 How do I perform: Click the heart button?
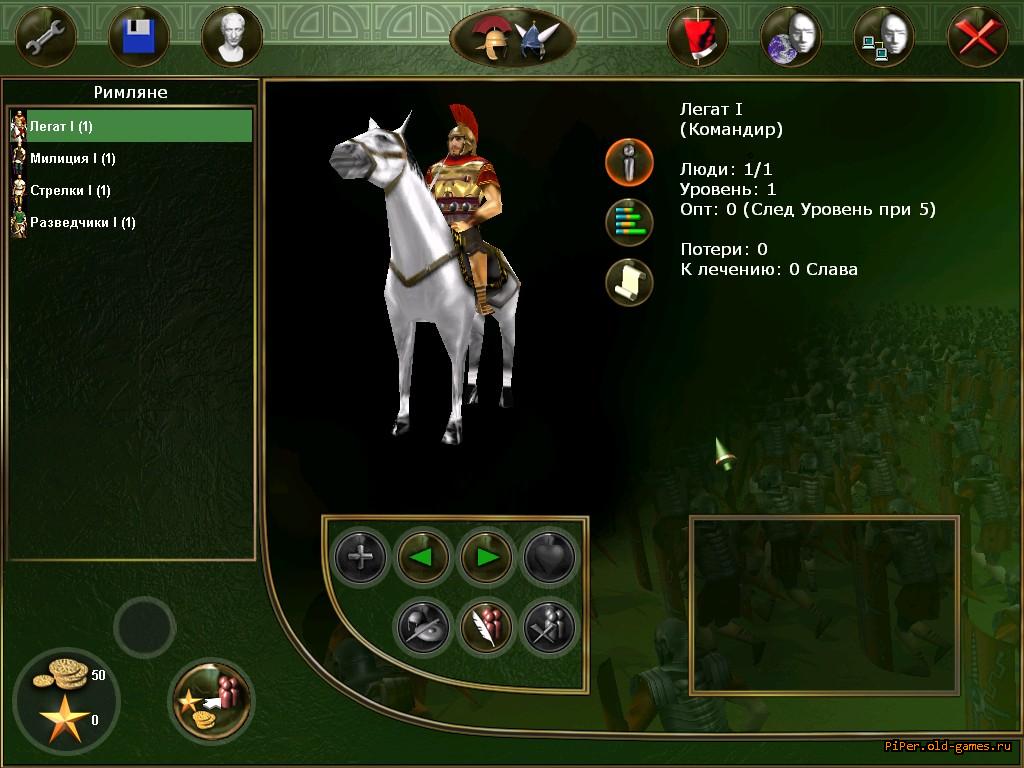tap(550, 557)
